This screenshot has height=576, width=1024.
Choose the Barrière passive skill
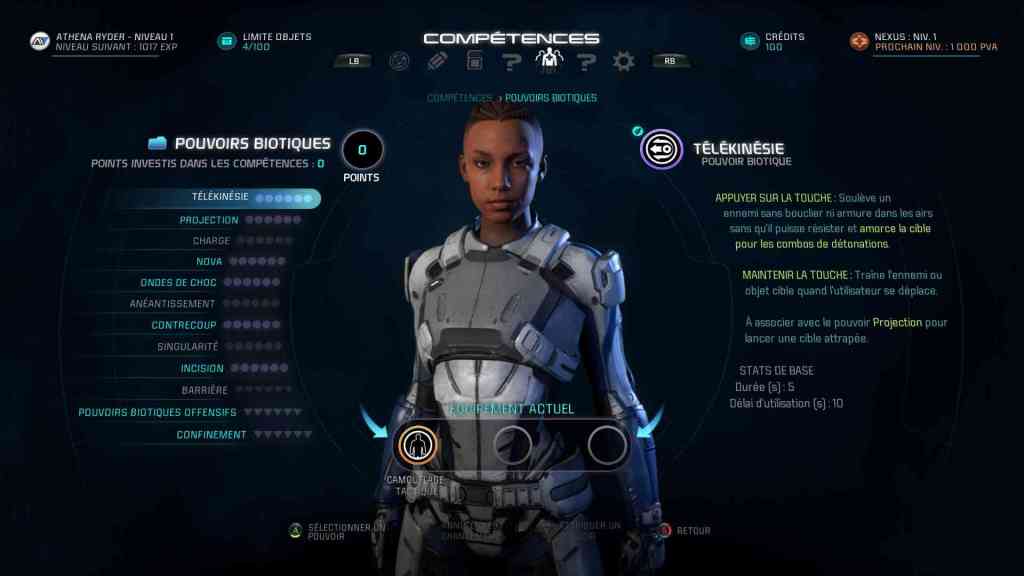point(204,390)
